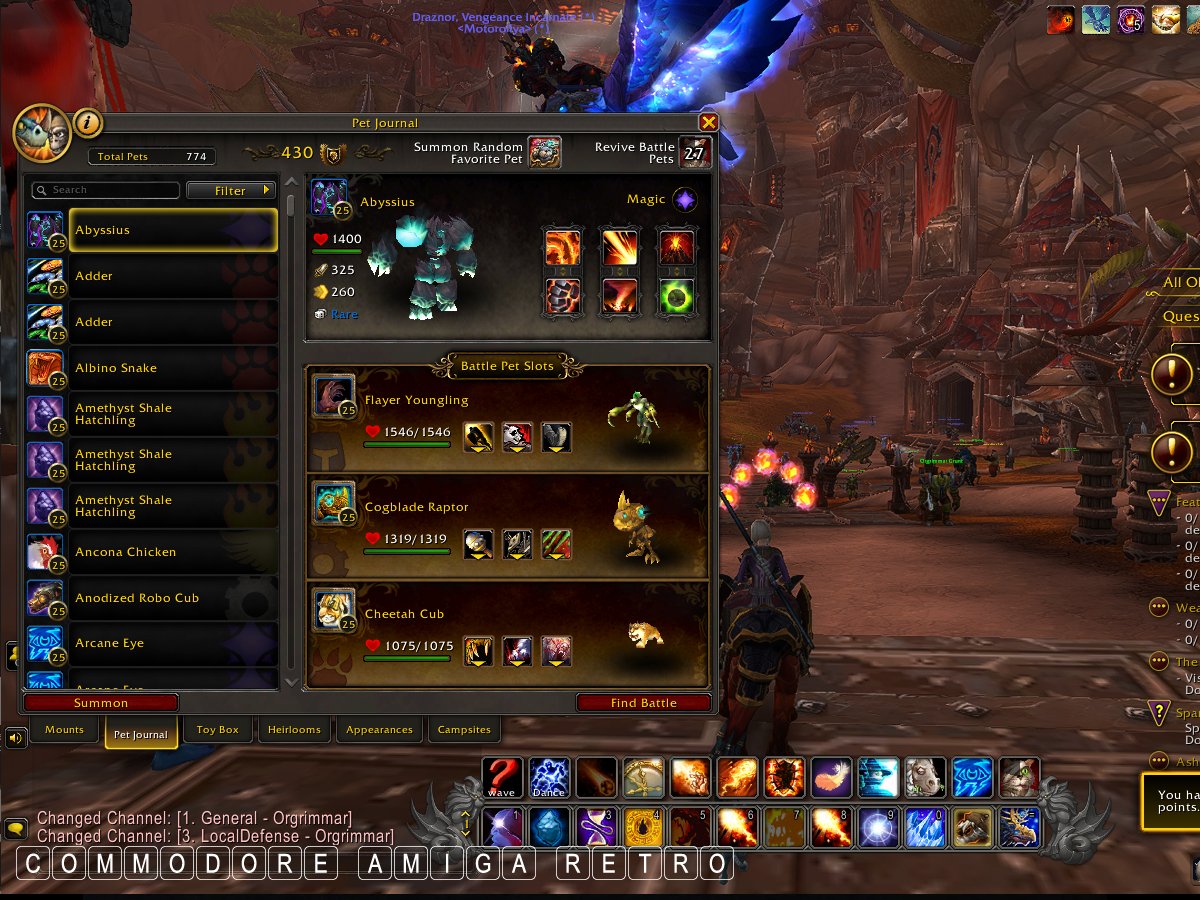1200x900 pixels.
Task: Open the Appearances tab
Action: tap(379, 730)
